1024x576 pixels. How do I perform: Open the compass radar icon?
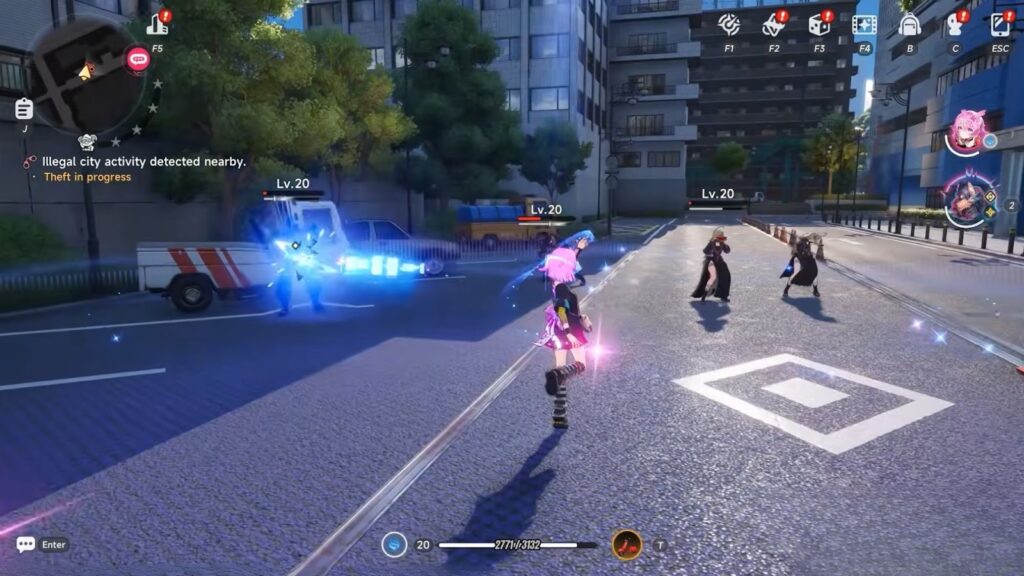[729, 25]
